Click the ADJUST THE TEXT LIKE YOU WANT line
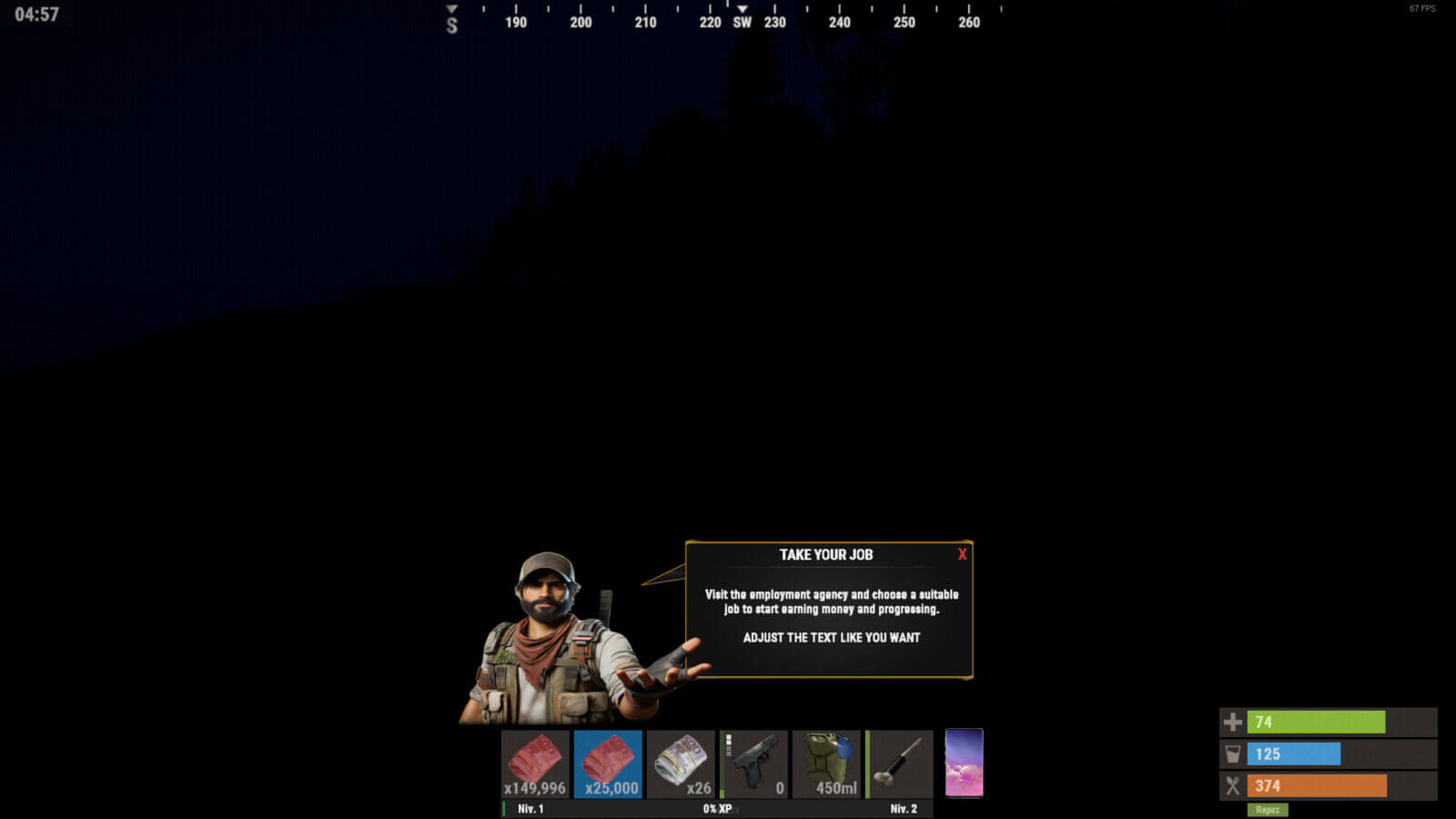This screenshot has height=819, width=1456. (830, 638)
